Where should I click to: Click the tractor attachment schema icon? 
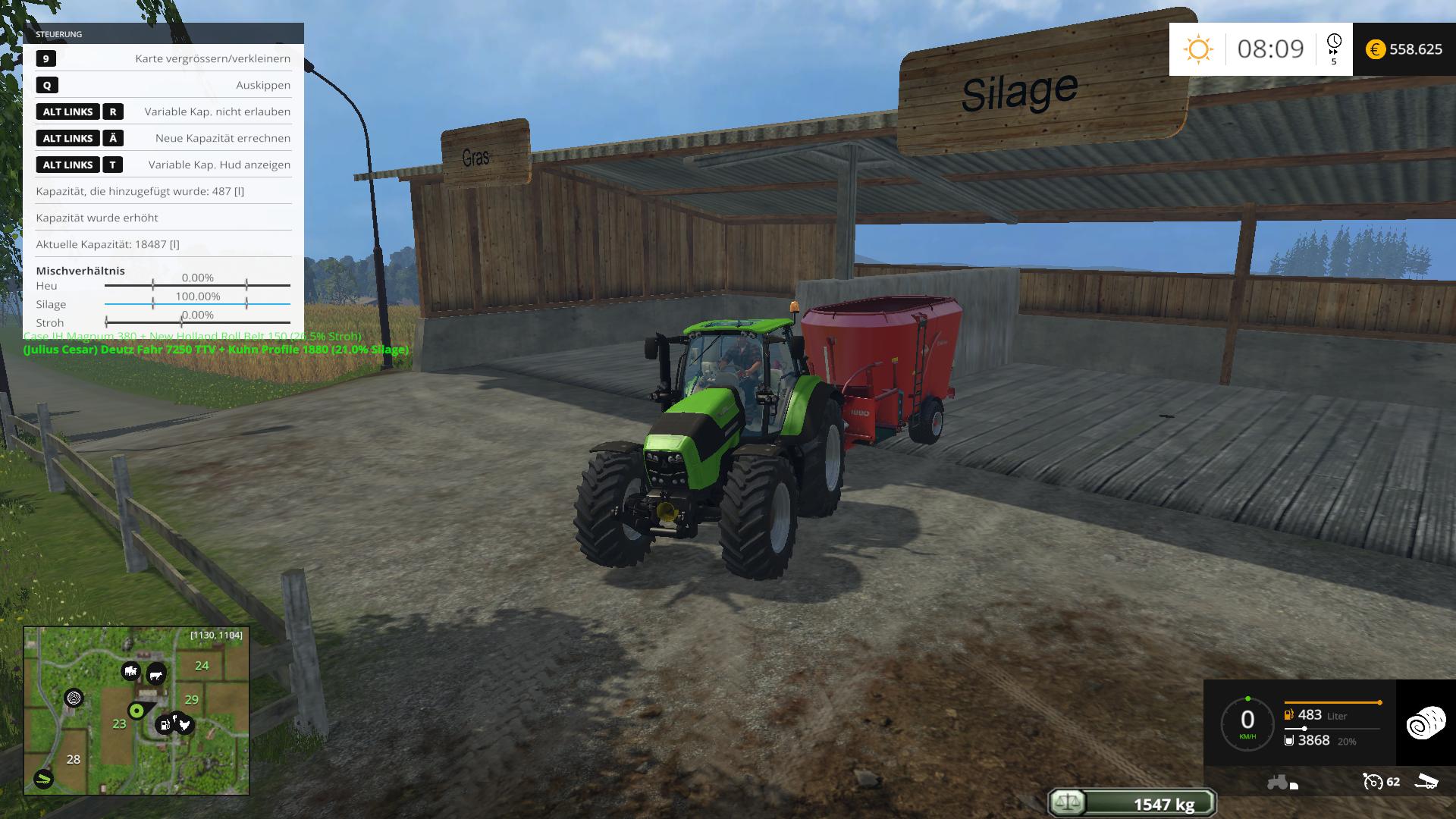[1282, 782]
